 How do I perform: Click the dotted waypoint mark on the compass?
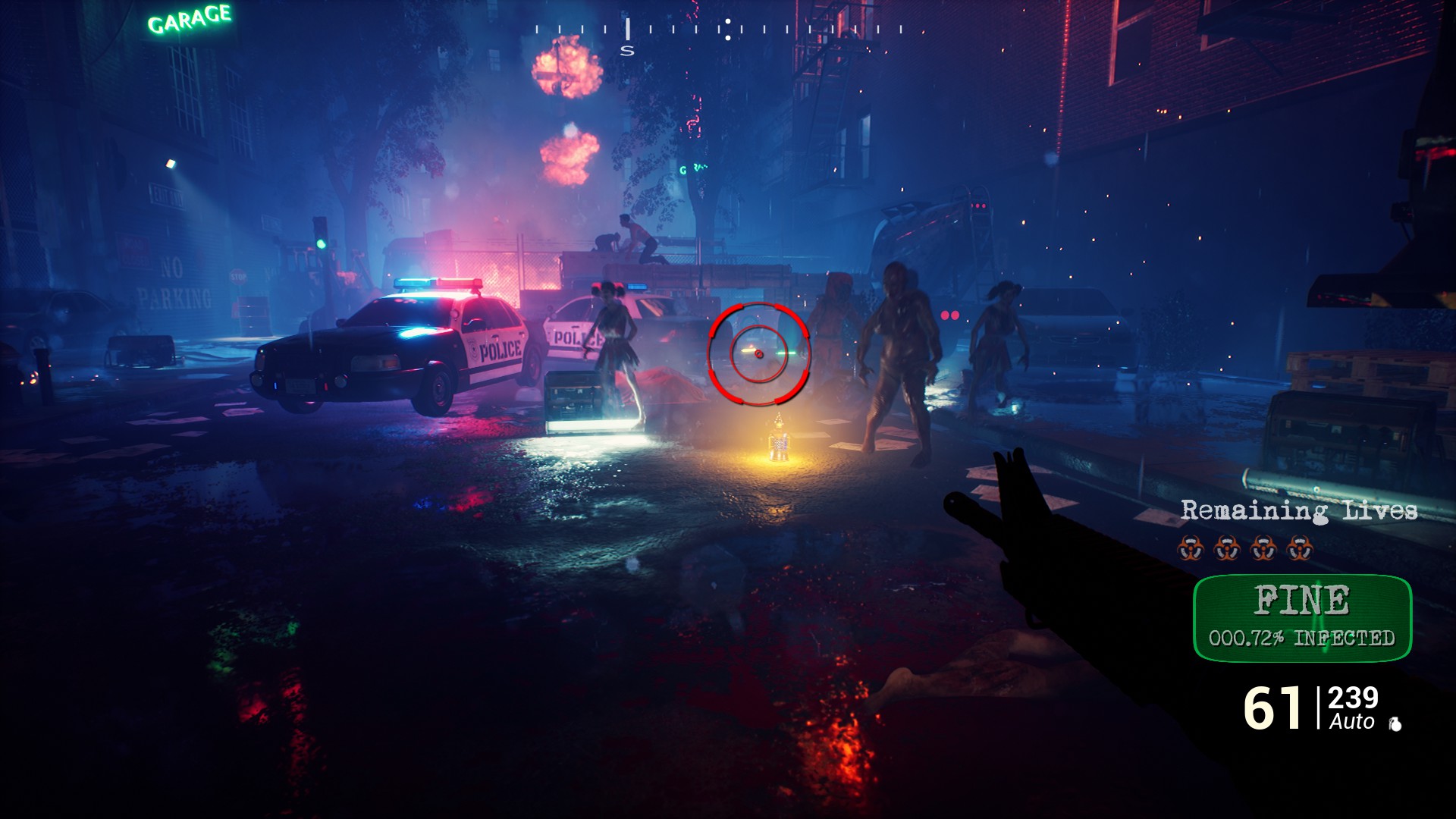click(x=728, y=30)
